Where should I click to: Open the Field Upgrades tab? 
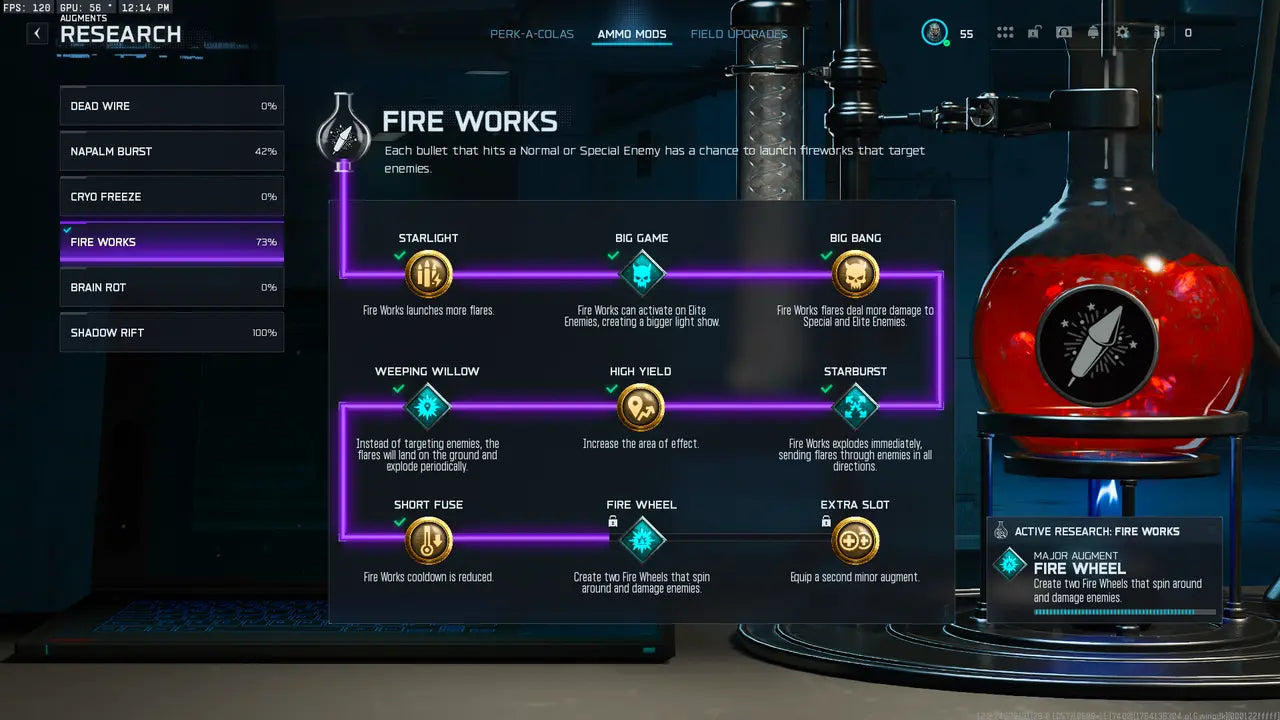[x=739, y=34]
